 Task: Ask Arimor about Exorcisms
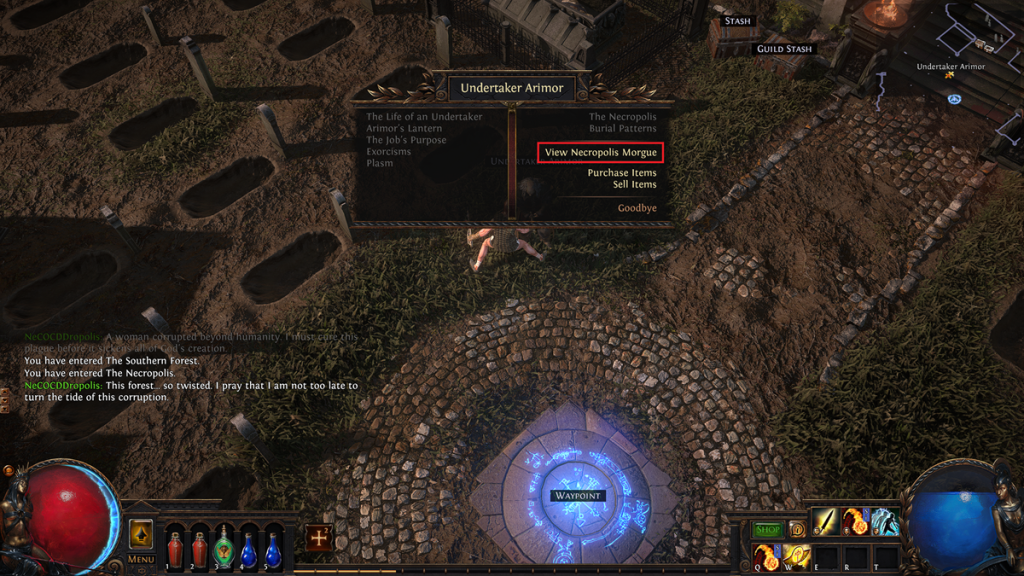point(388,152)
